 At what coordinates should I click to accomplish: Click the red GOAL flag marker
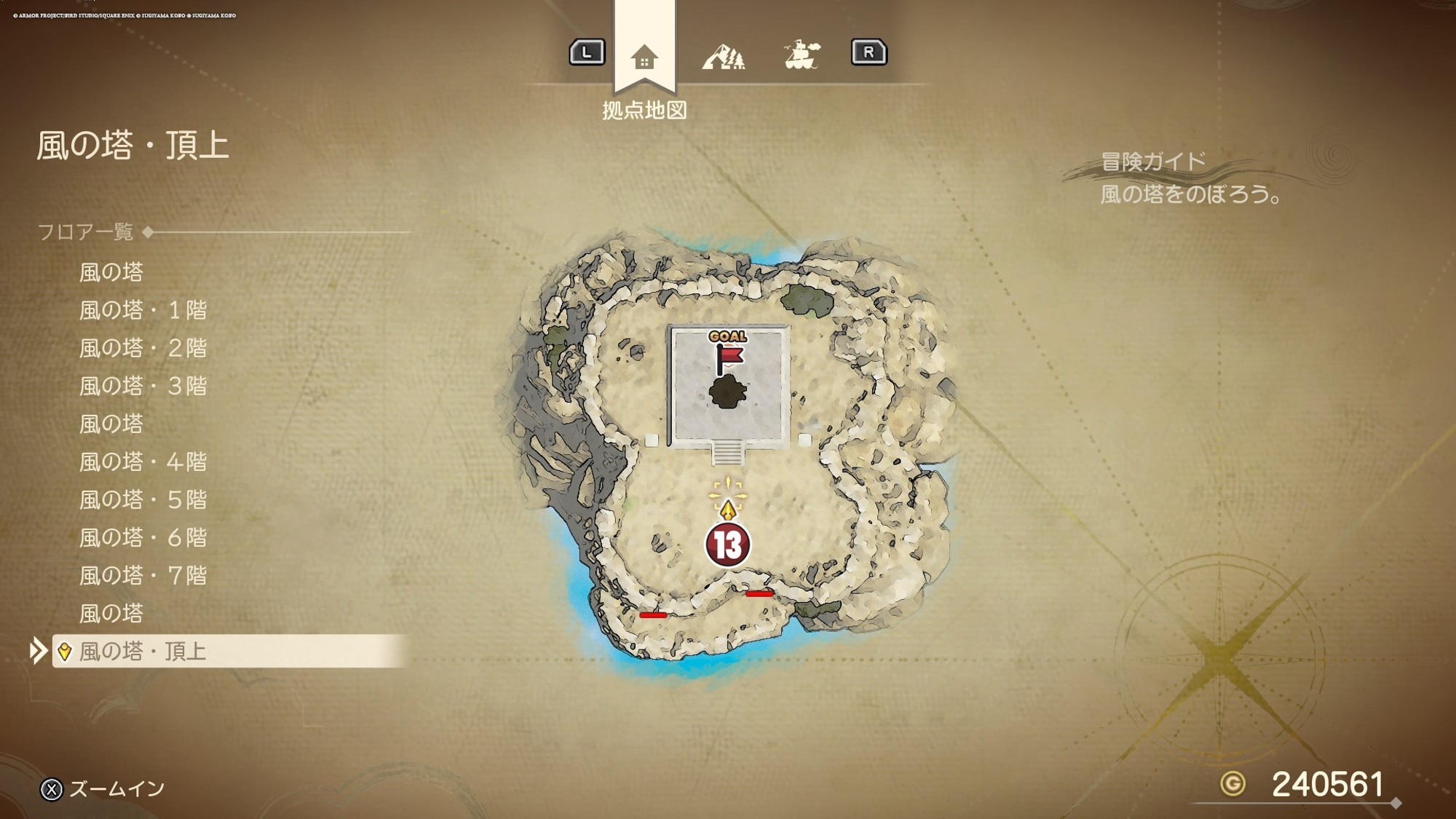tap(728, 355)
